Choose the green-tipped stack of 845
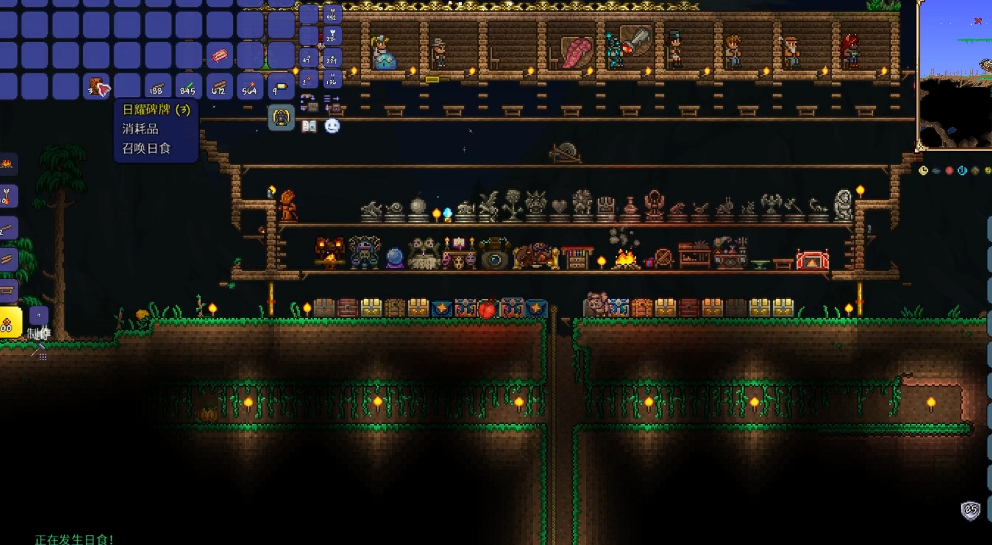The height and width of the screenshot is (545, 992). point(188,87)
